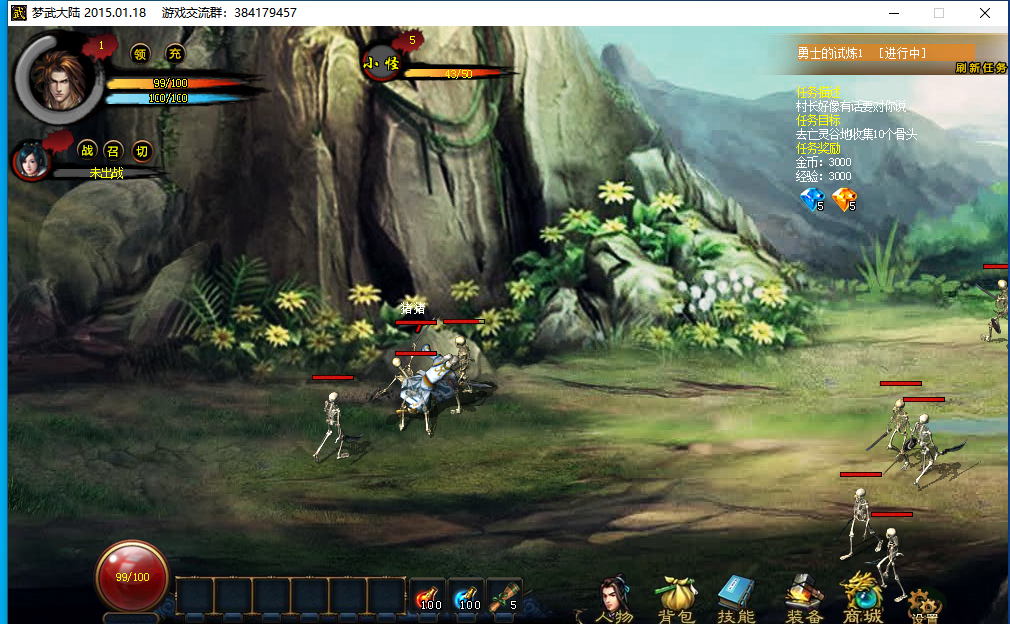Viewport: 1010px width, 624px height.
Task: Close the game window
Action: pos(985,13)
